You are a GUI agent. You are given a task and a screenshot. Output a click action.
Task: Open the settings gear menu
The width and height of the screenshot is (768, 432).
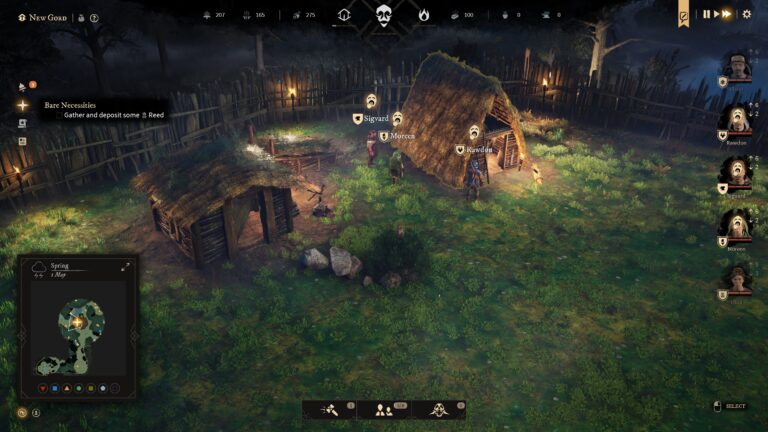coord(746,14)
